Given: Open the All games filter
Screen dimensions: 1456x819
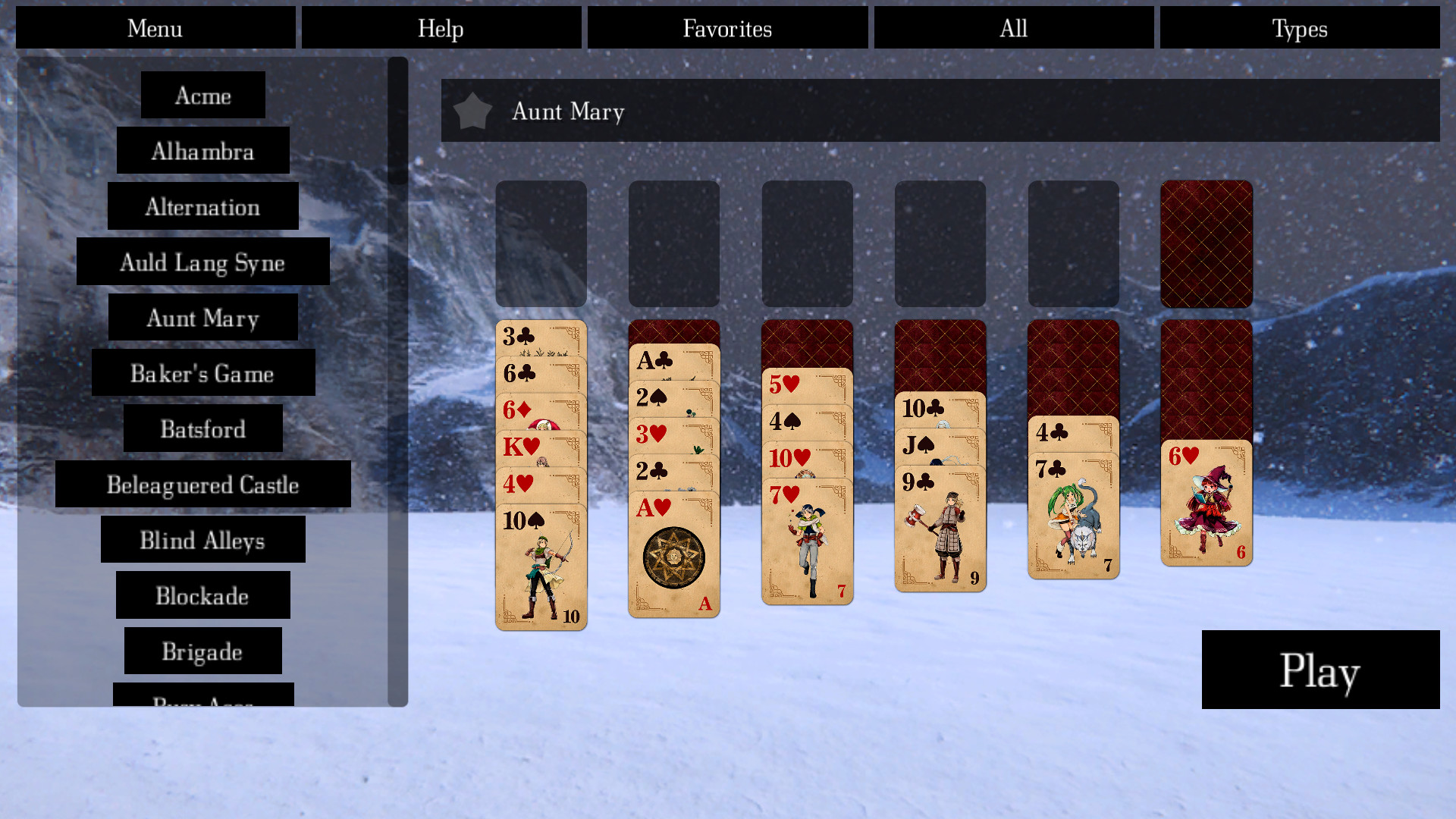Looking at the screenshot, I should (x=1013, y=28).
